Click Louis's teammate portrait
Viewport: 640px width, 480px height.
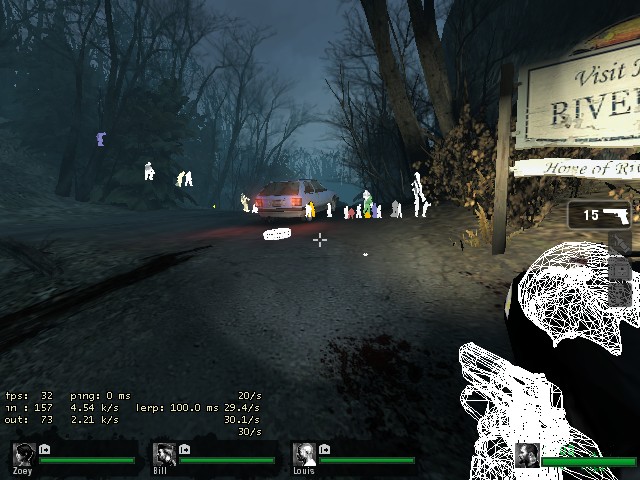(304, 455)
